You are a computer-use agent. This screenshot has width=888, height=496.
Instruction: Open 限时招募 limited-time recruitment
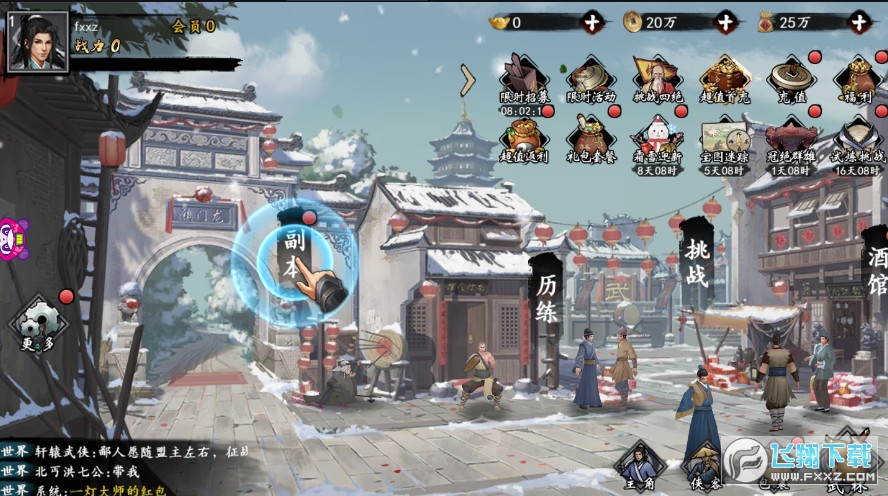click(525, 80)
